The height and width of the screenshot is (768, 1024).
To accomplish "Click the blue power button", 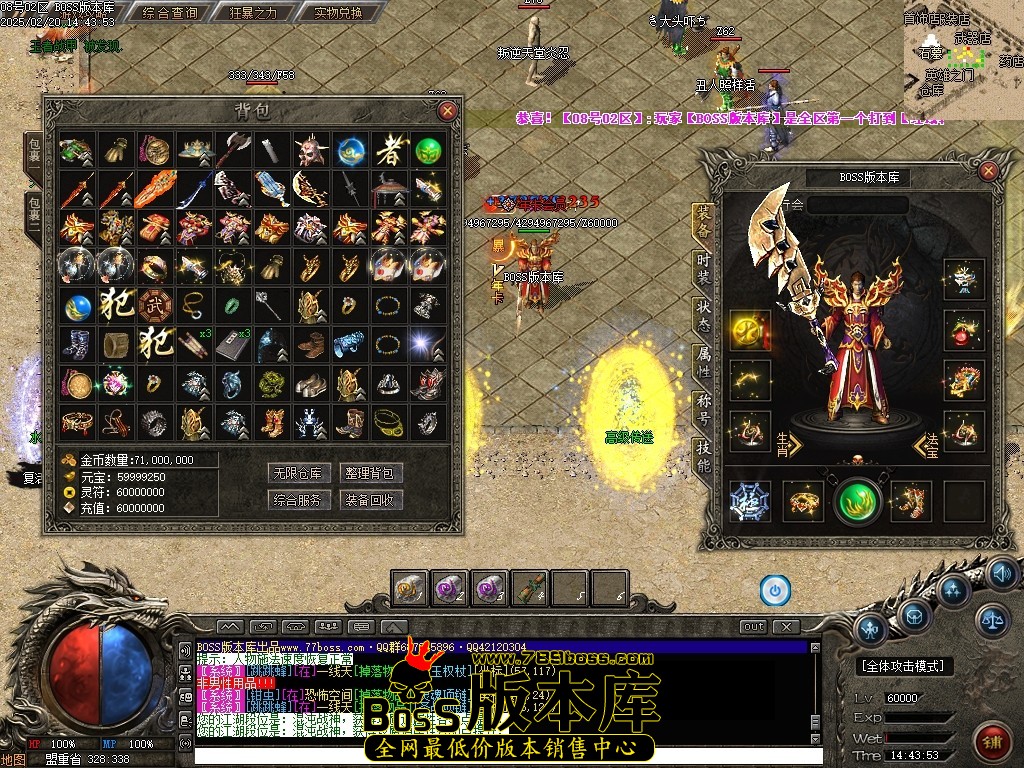I will 775,590.
